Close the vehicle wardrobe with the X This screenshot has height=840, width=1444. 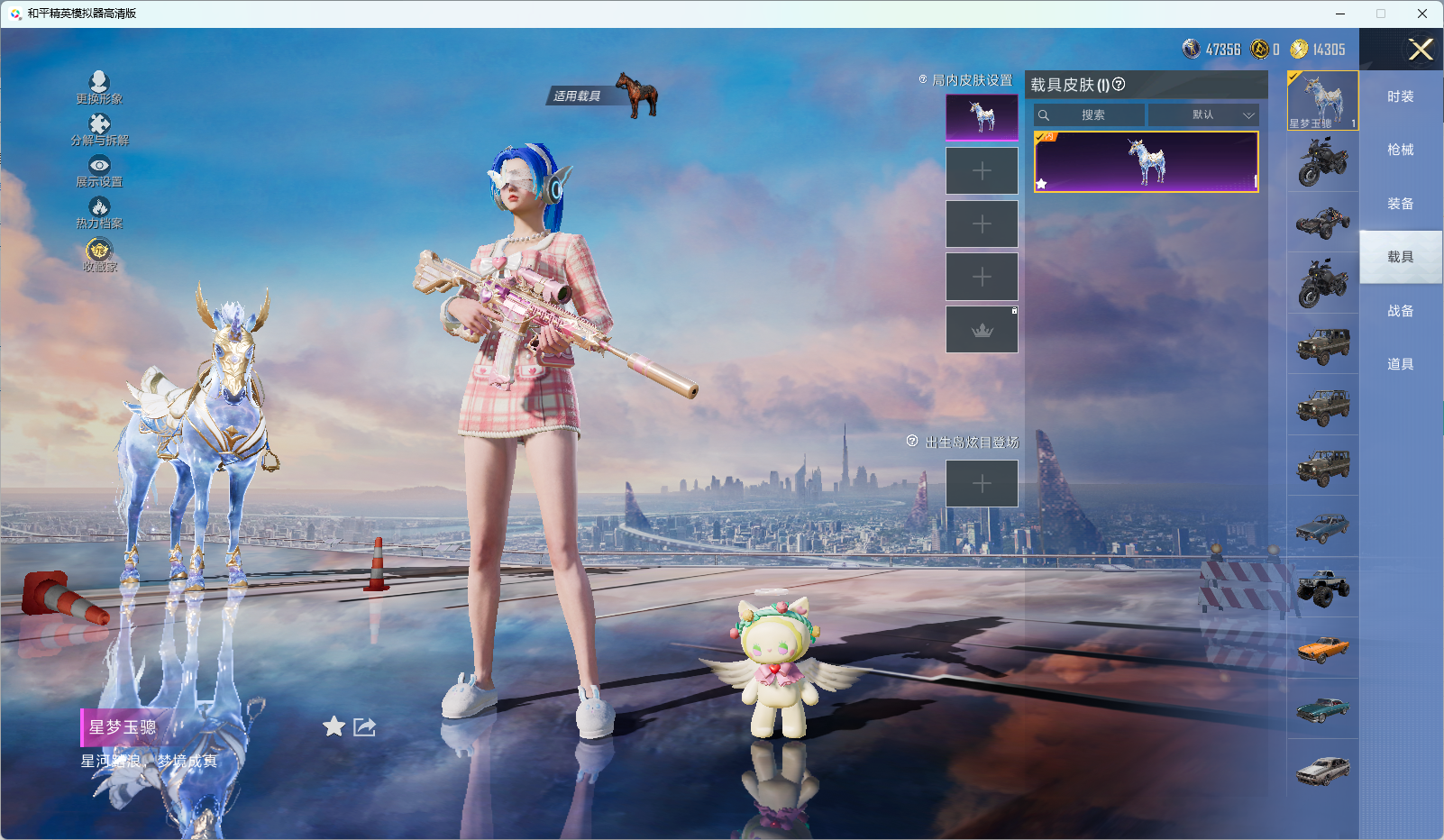(x=1421, y=50)
